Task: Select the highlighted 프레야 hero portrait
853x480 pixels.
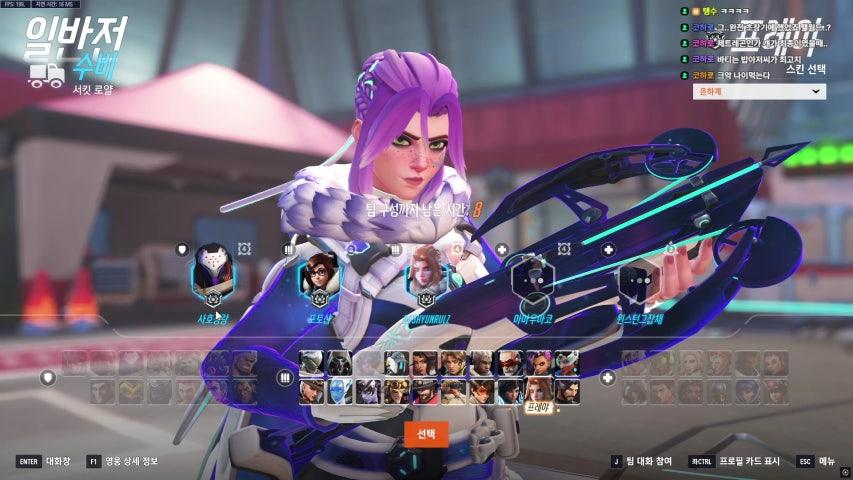Action: (536, 389)
